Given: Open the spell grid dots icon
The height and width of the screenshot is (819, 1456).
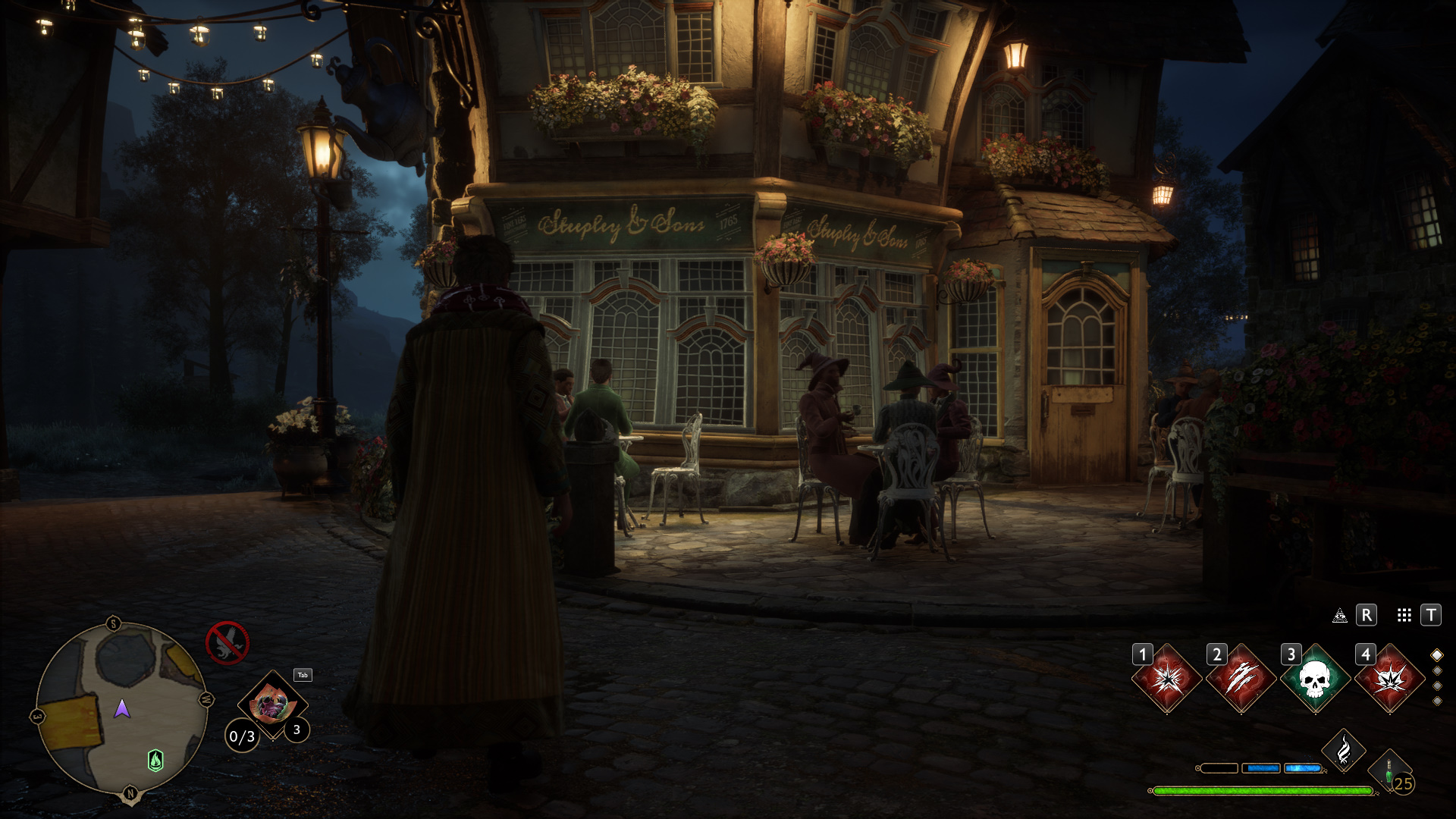Looking at the screenshot, I should point(1404,616).
